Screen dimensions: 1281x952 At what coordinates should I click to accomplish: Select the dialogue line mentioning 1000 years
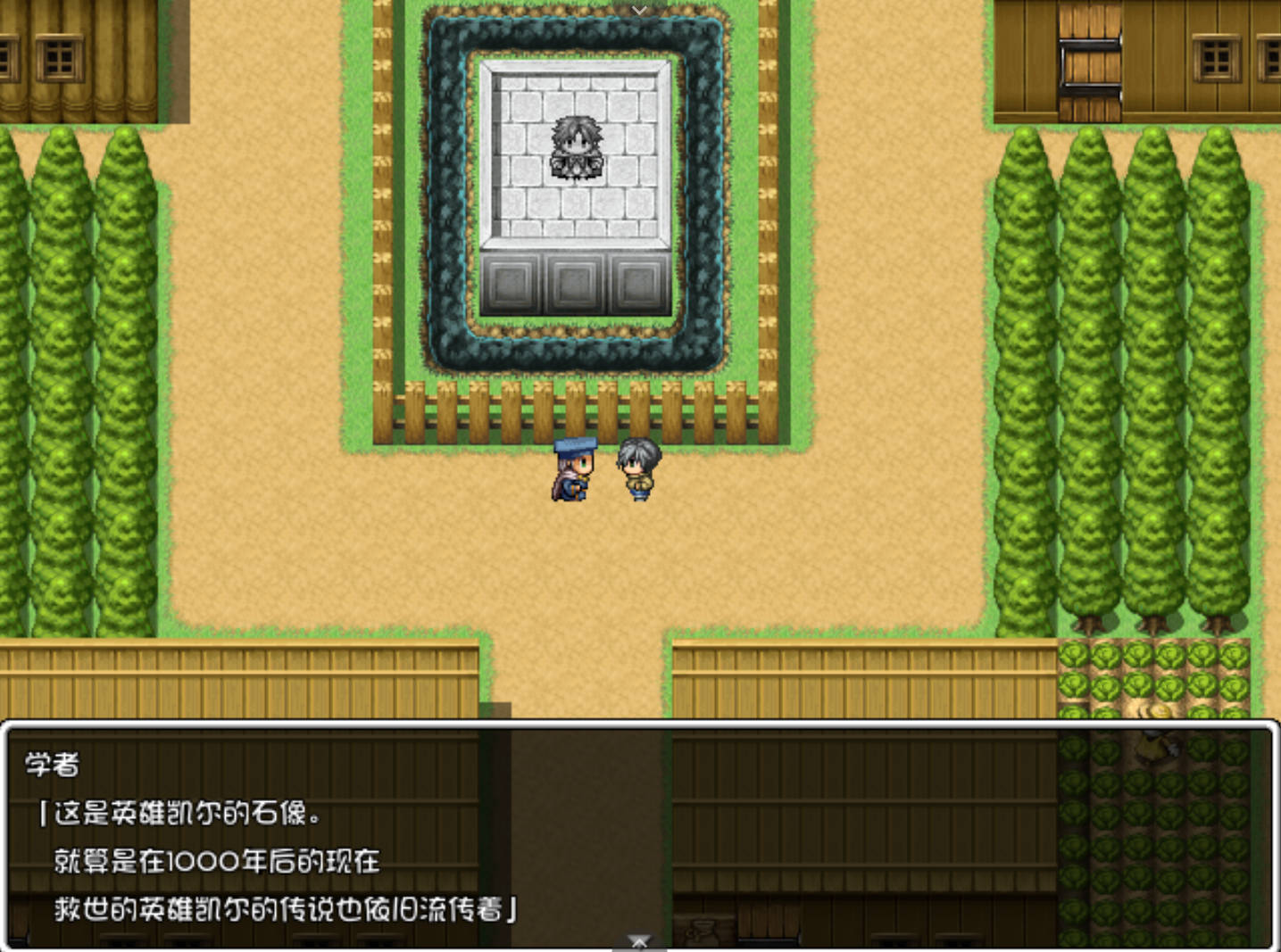point(214,862)
